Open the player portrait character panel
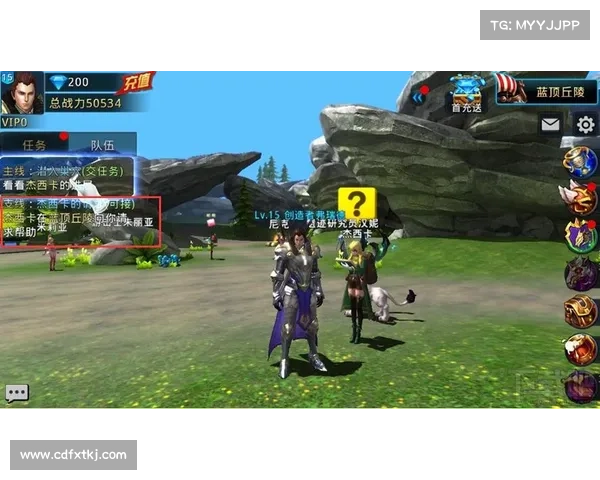The height and width of the screenshot is (480, 600). point(22,93)
